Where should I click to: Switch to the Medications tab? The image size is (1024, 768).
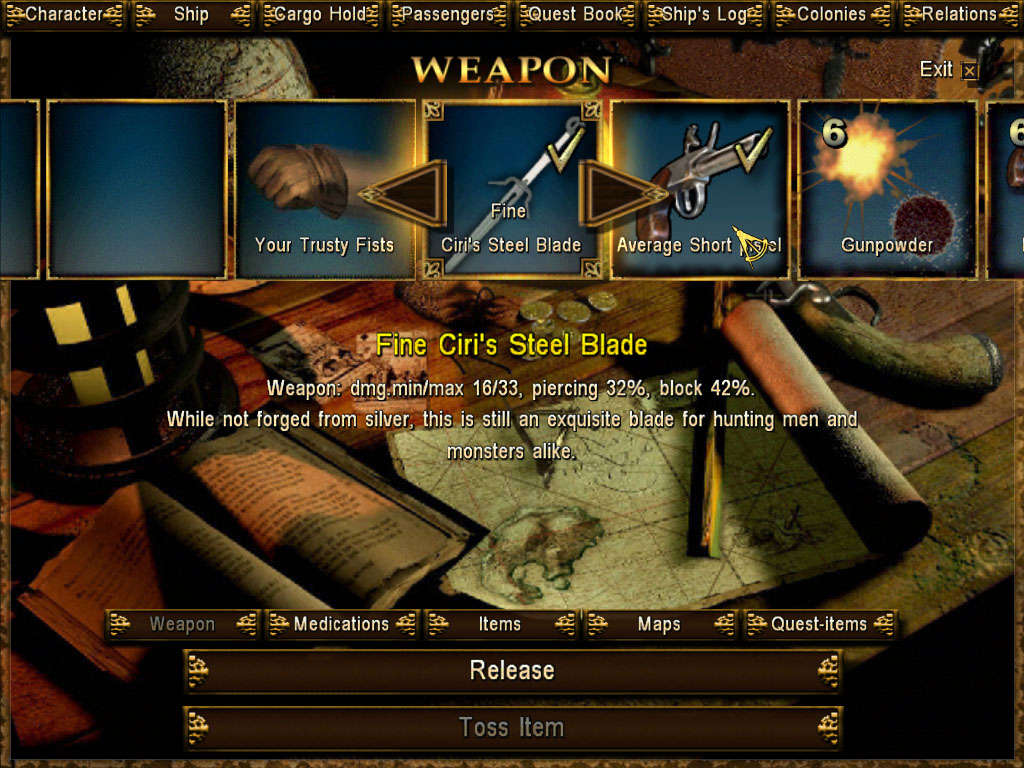tap(341, 624)
